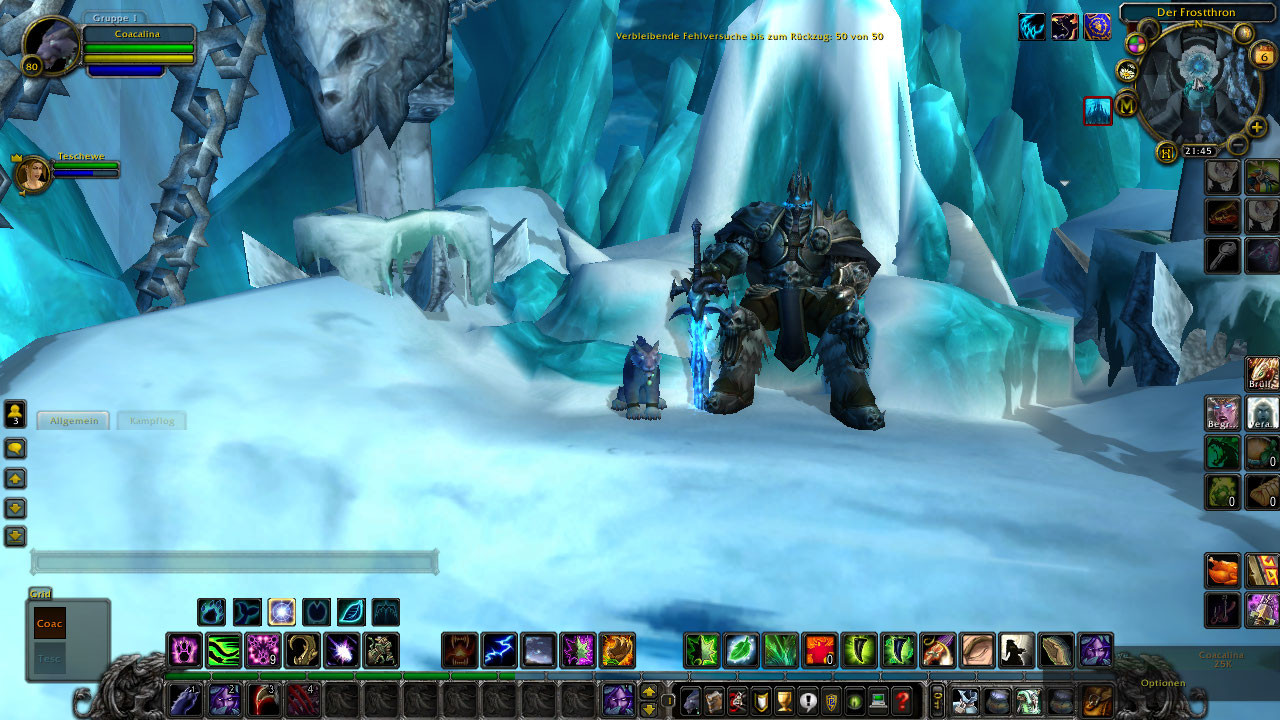Open the red question mark help button
This screenshot has width=1280, height=720.
pos(903,701)
